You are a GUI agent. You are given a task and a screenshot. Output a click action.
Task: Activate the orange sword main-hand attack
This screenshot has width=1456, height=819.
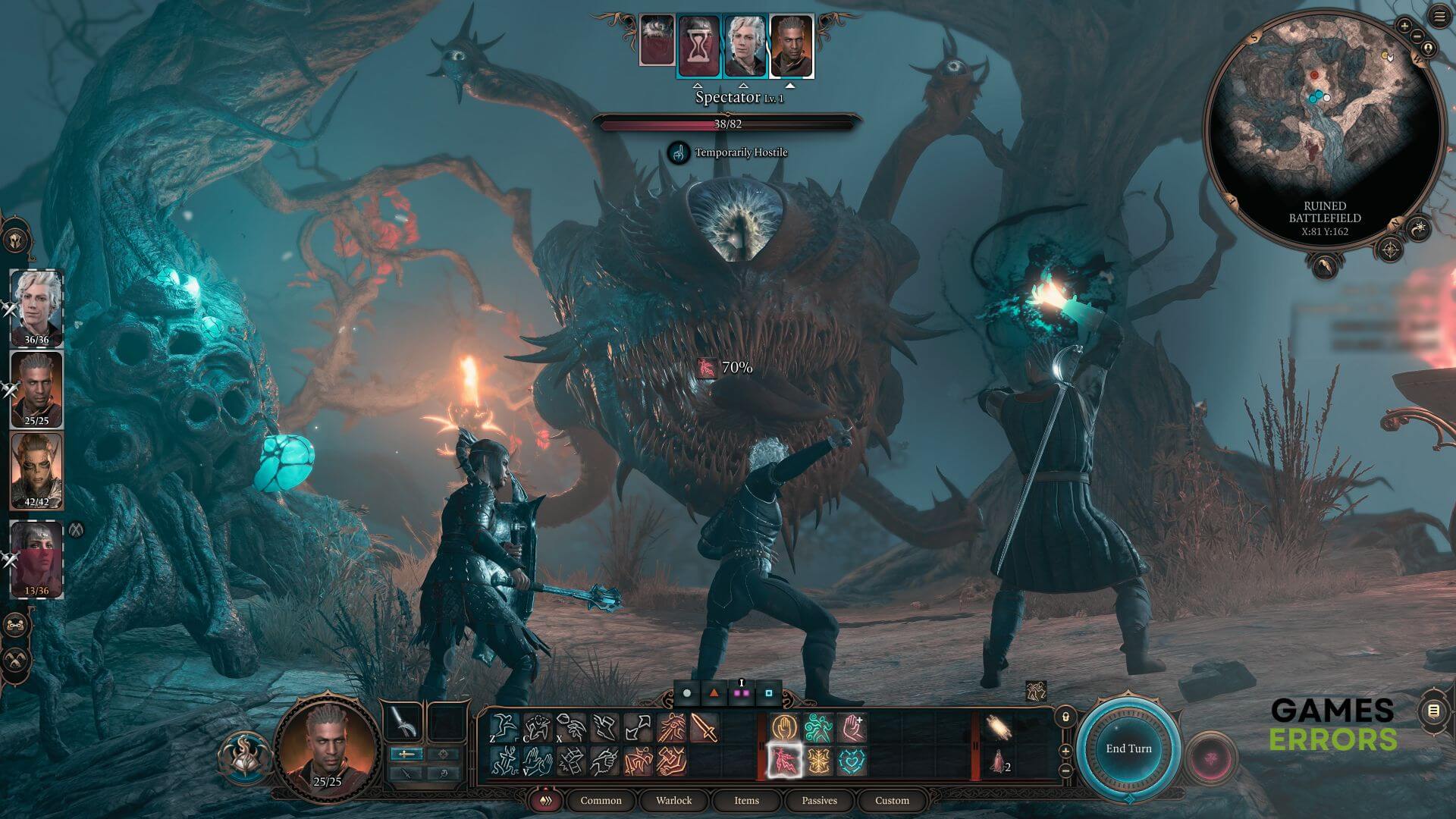704,728
